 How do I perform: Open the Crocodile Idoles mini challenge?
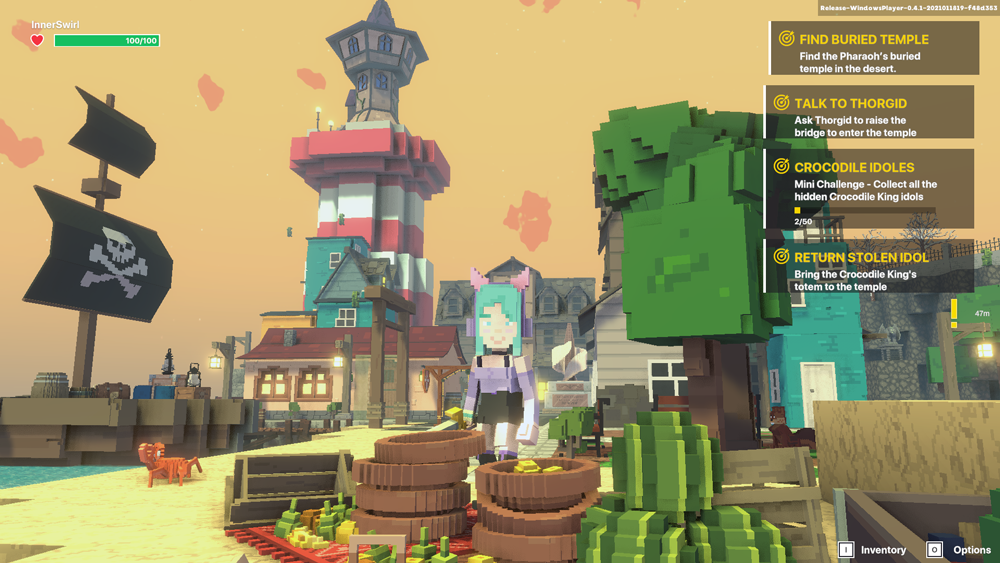870,189
